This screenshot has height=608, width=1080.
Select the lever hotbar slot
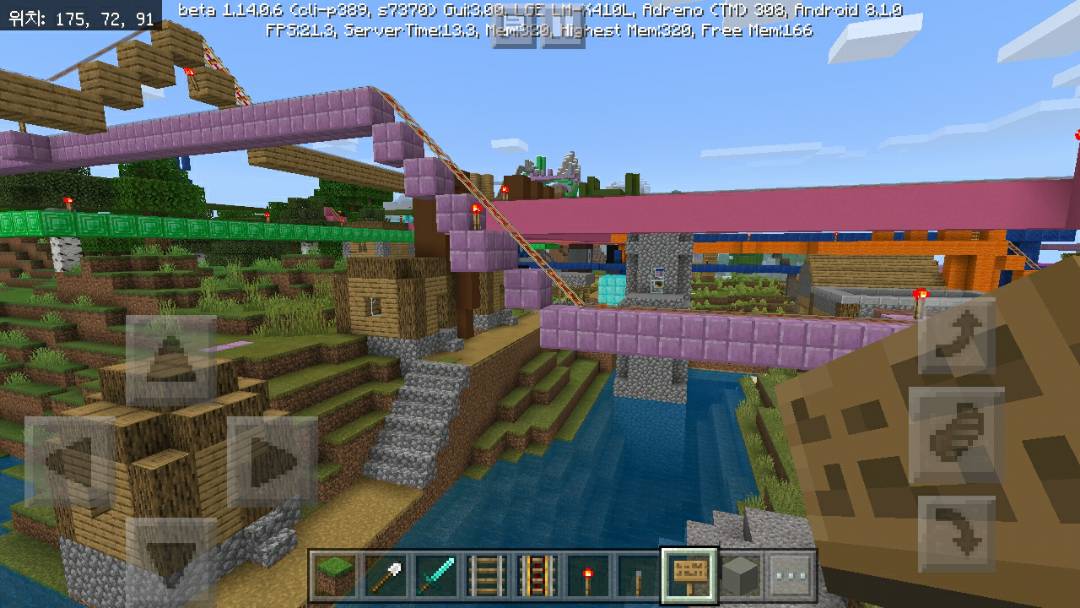(639, 577)
